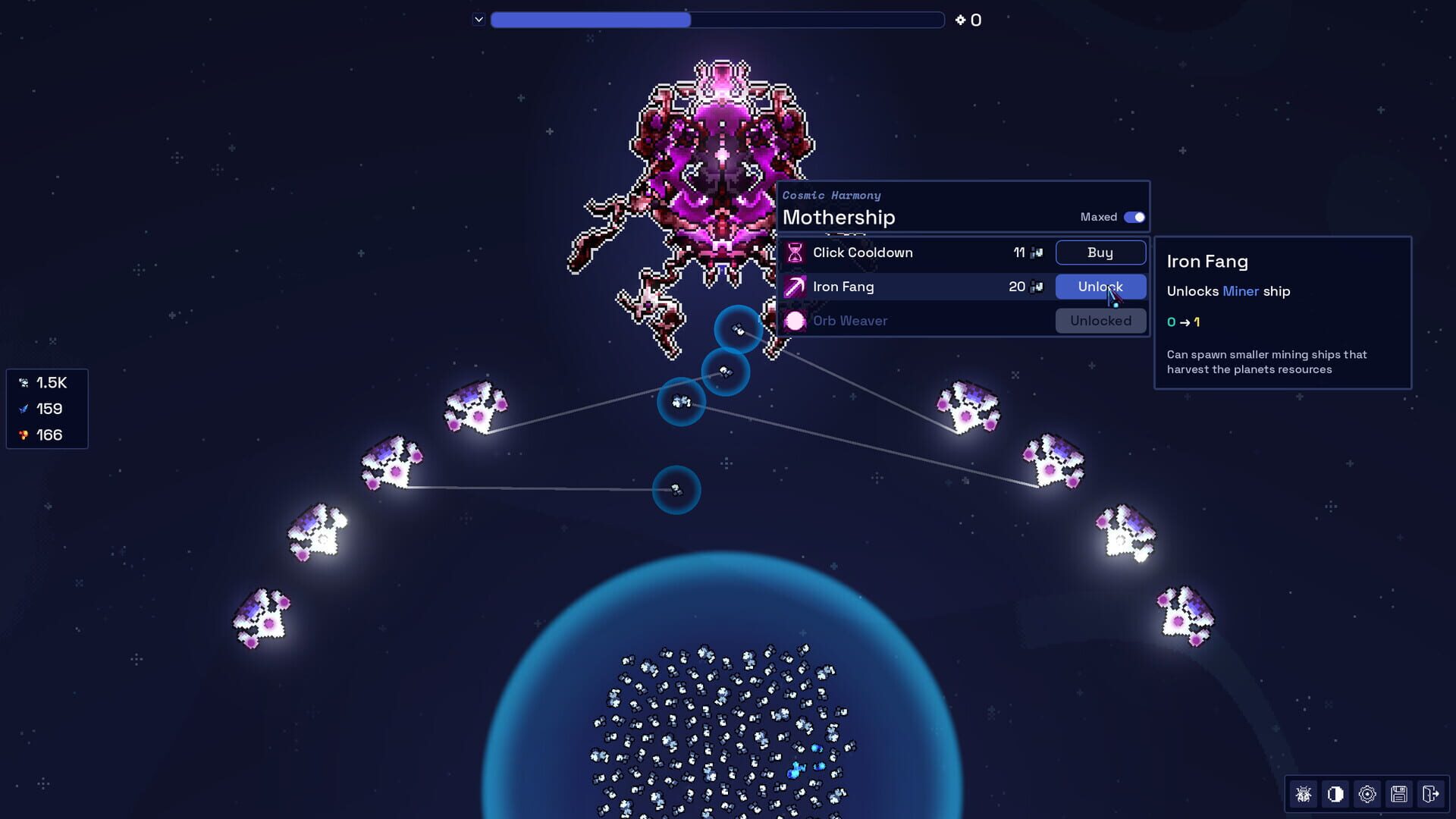Viewport: 1456px width, 819px height.
Task: Open the settings gear icon
Action: tap(1367, 794)
